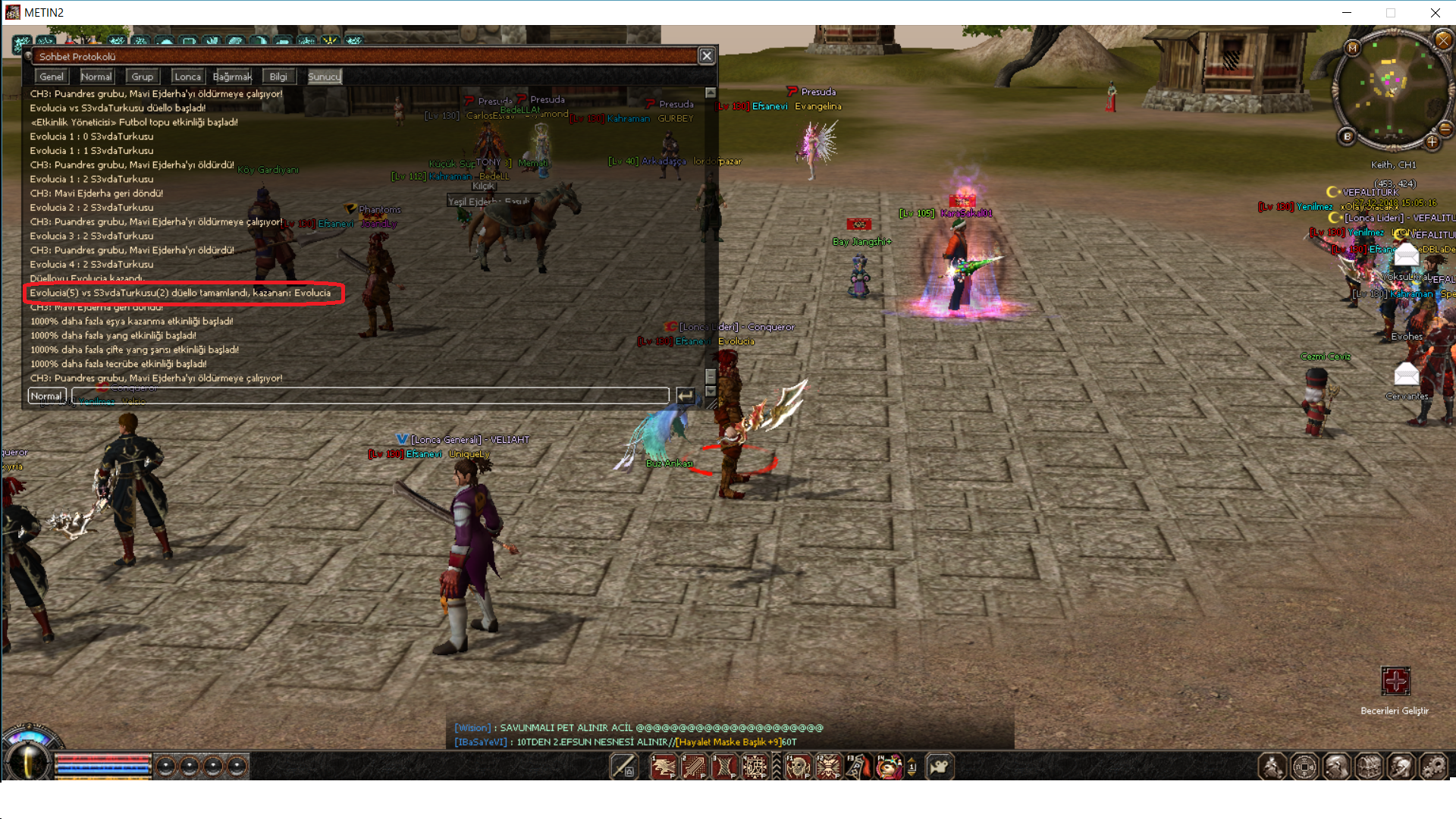This screenshot has height=819, width=1456.
Task: Close the minimap with its X button
Action: [1442, 39]
